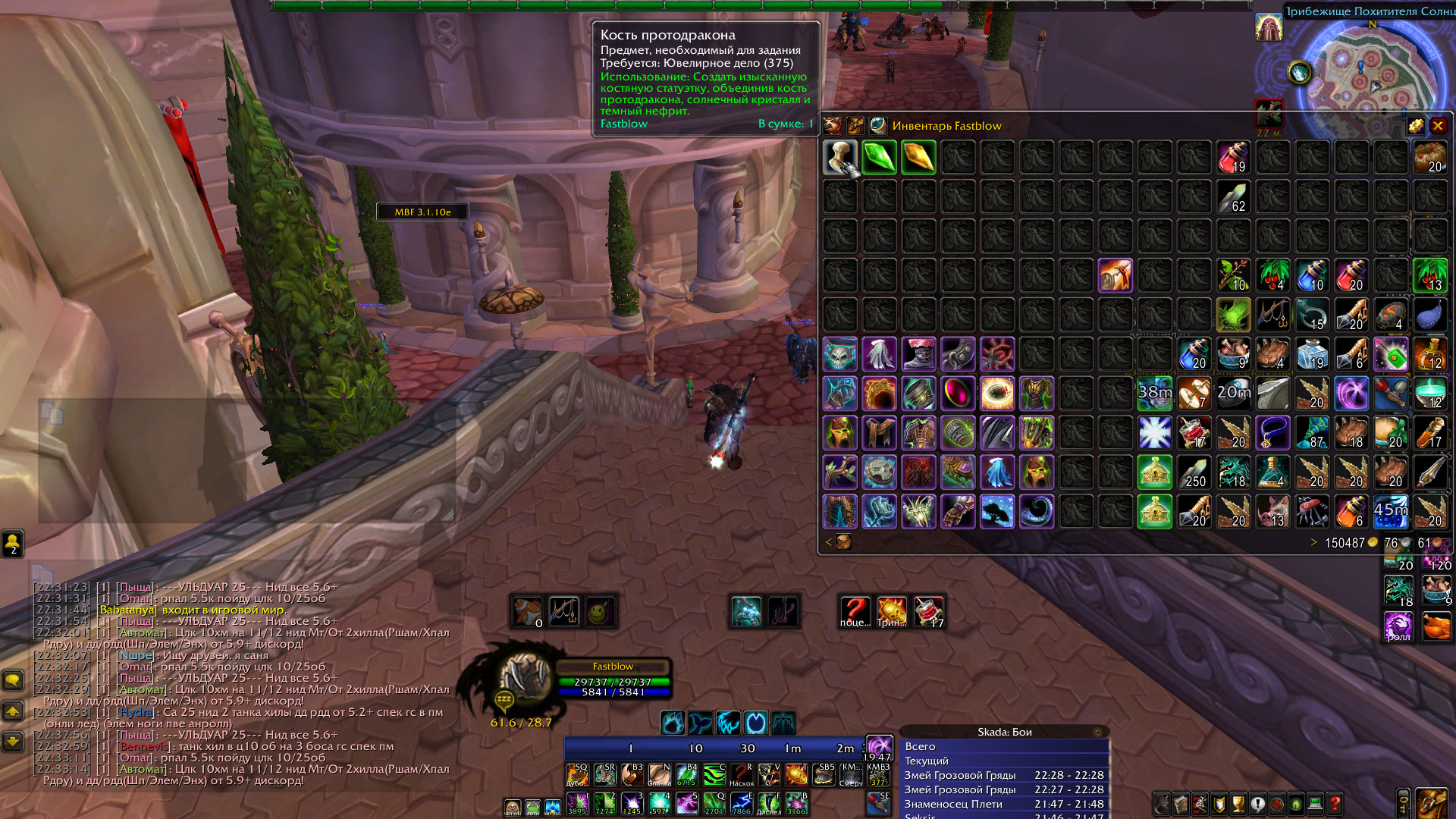Click the gold sort button in inventory header
The height and width of the screenshot is (819, 1456).
(1416, 126)
